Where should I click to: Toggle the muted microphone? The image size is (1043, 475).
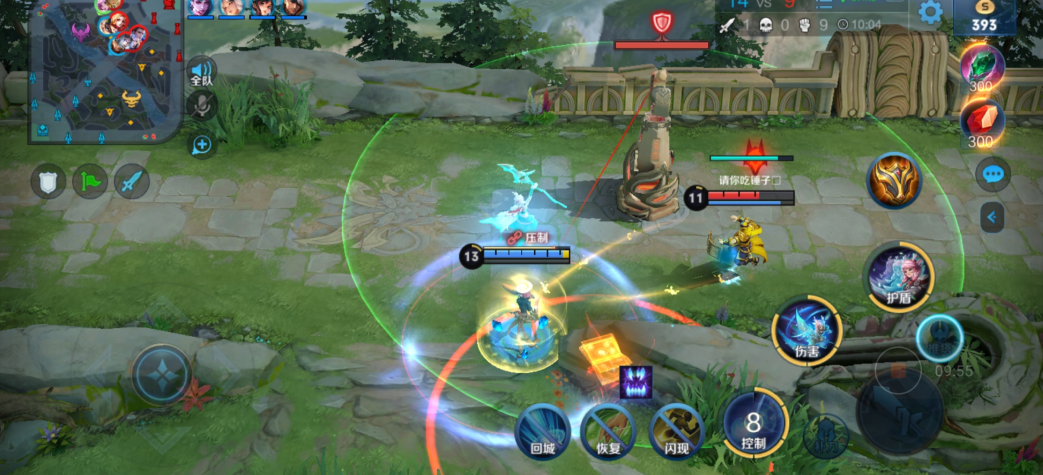pyautogui.click(x=202, y=105)
